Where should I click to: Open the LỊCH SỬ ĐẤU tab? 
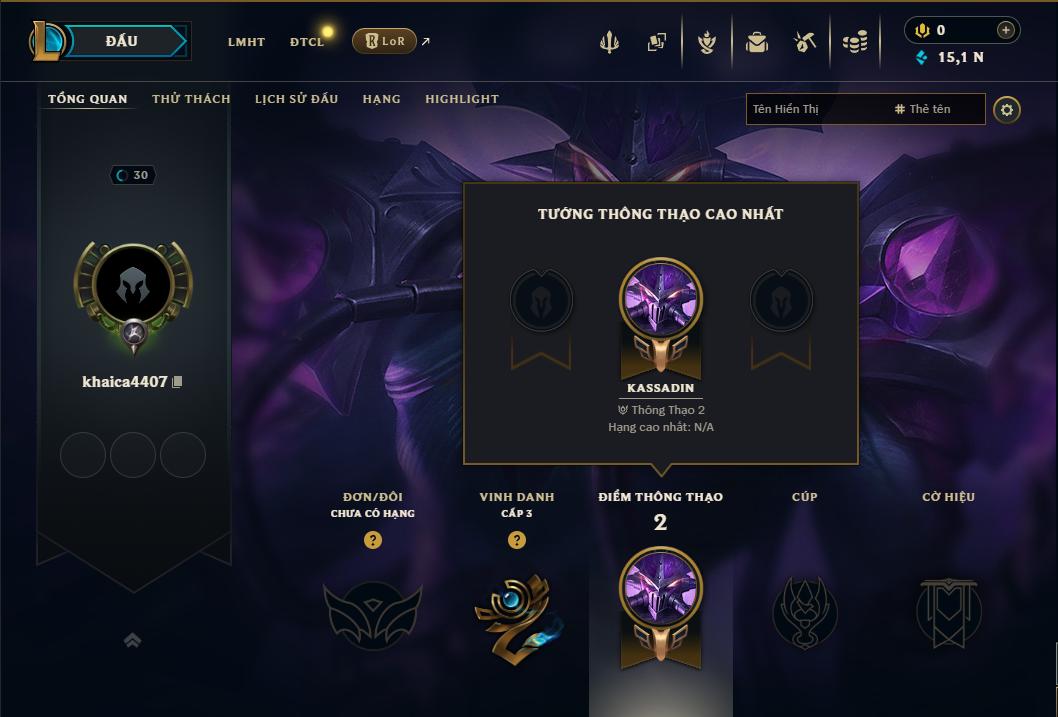296,99
